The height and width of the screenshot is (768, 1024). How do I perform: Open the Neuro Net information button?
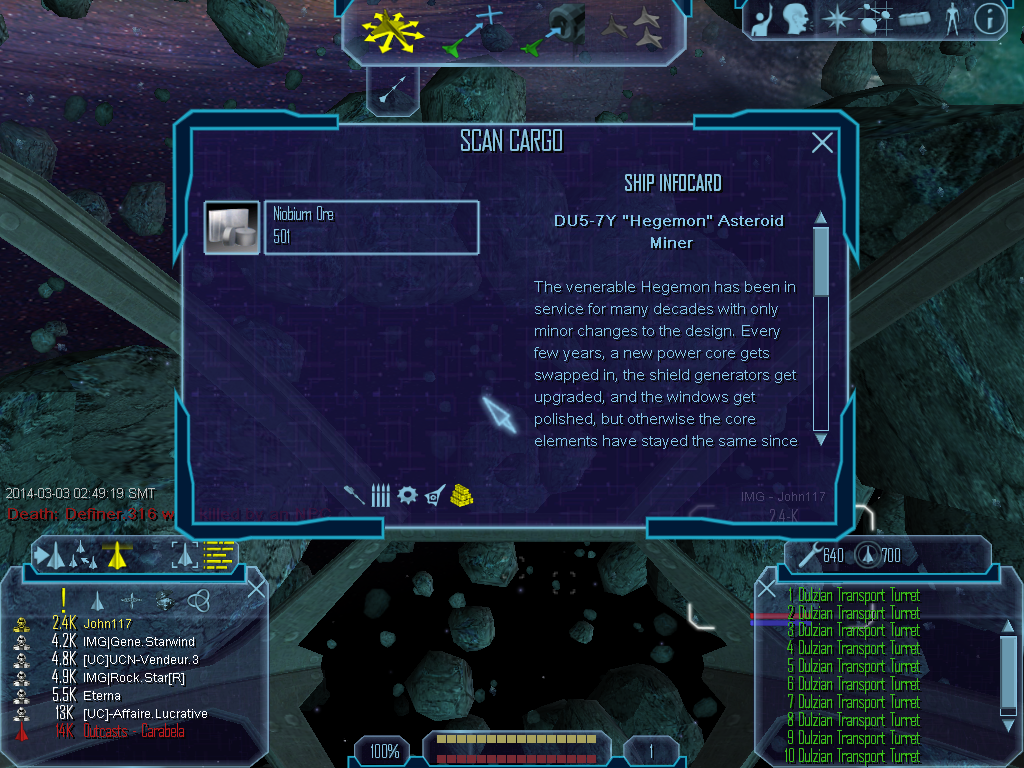[x=989, y=18]
